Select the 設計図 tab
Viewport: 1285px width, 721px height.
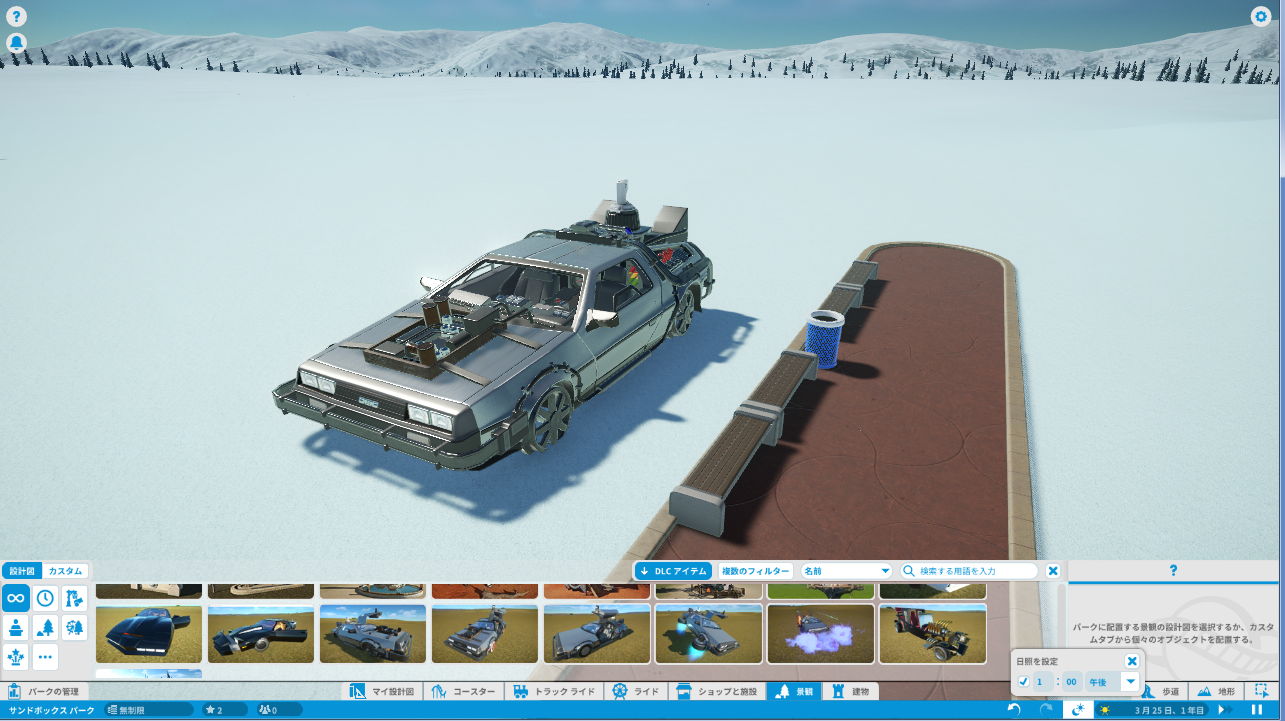point(21,571)
